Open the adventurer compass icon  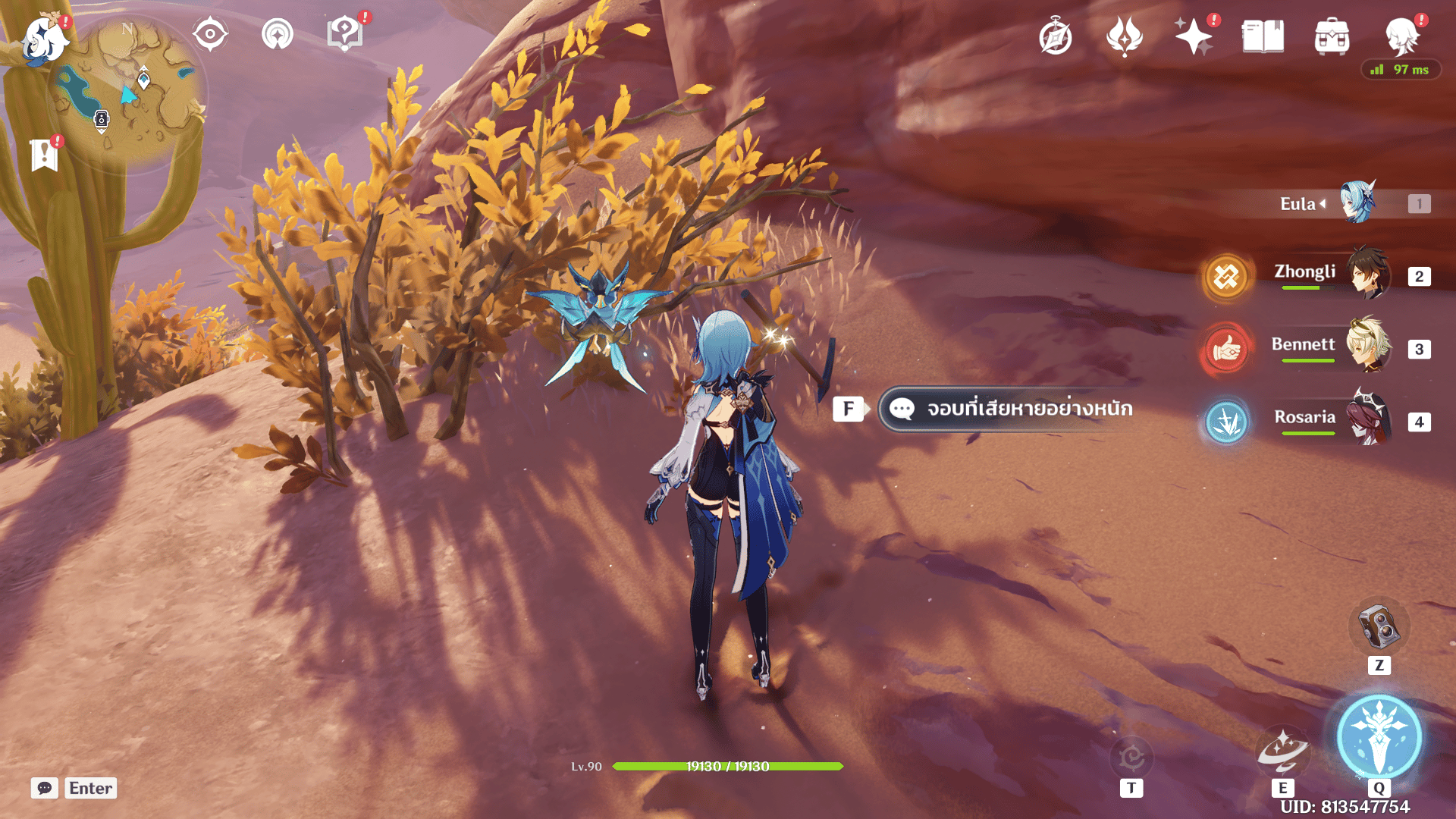coord(1056,36)
